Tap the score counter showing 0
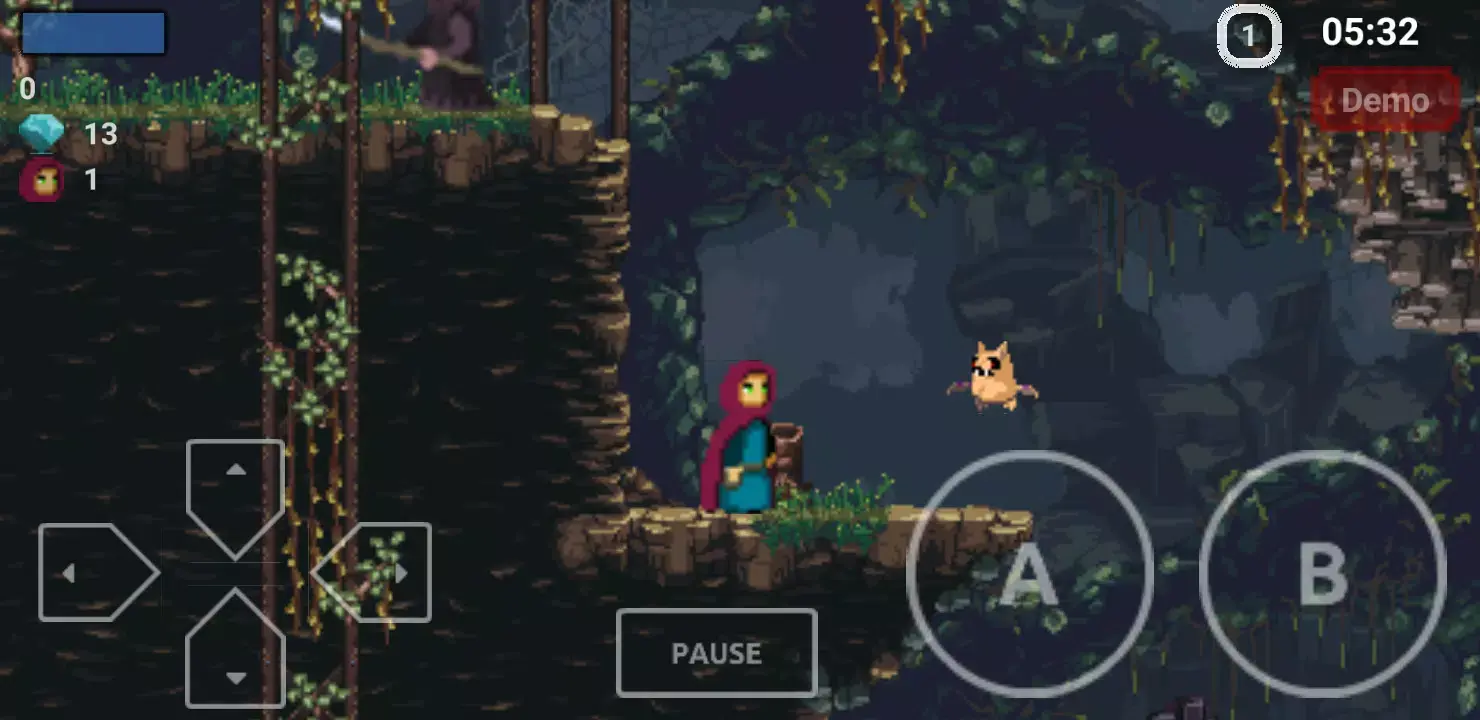 [27, 90]
